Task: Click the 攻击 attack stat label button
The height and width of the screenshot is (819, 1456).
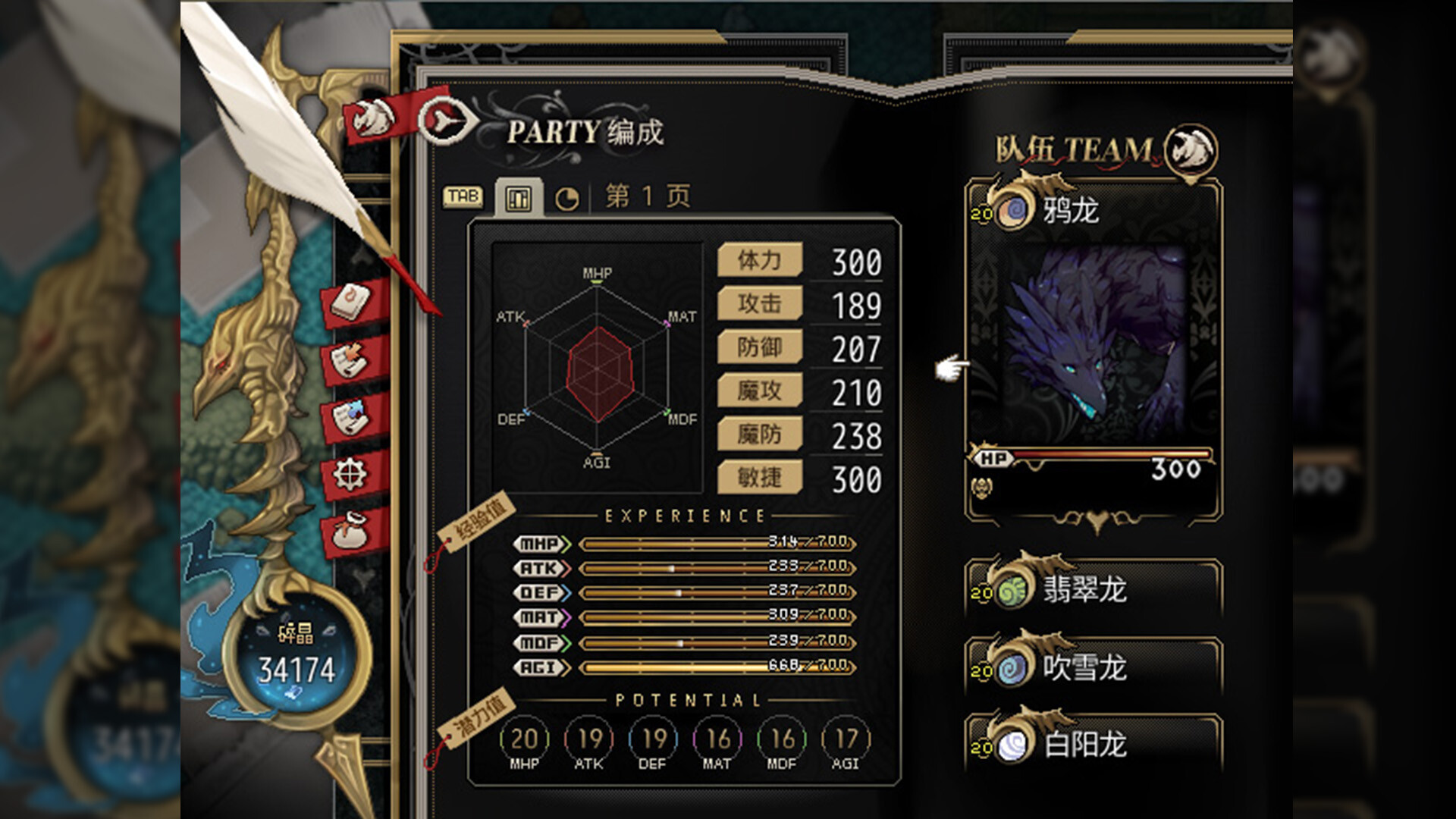Action: click(x=760, y=304)
